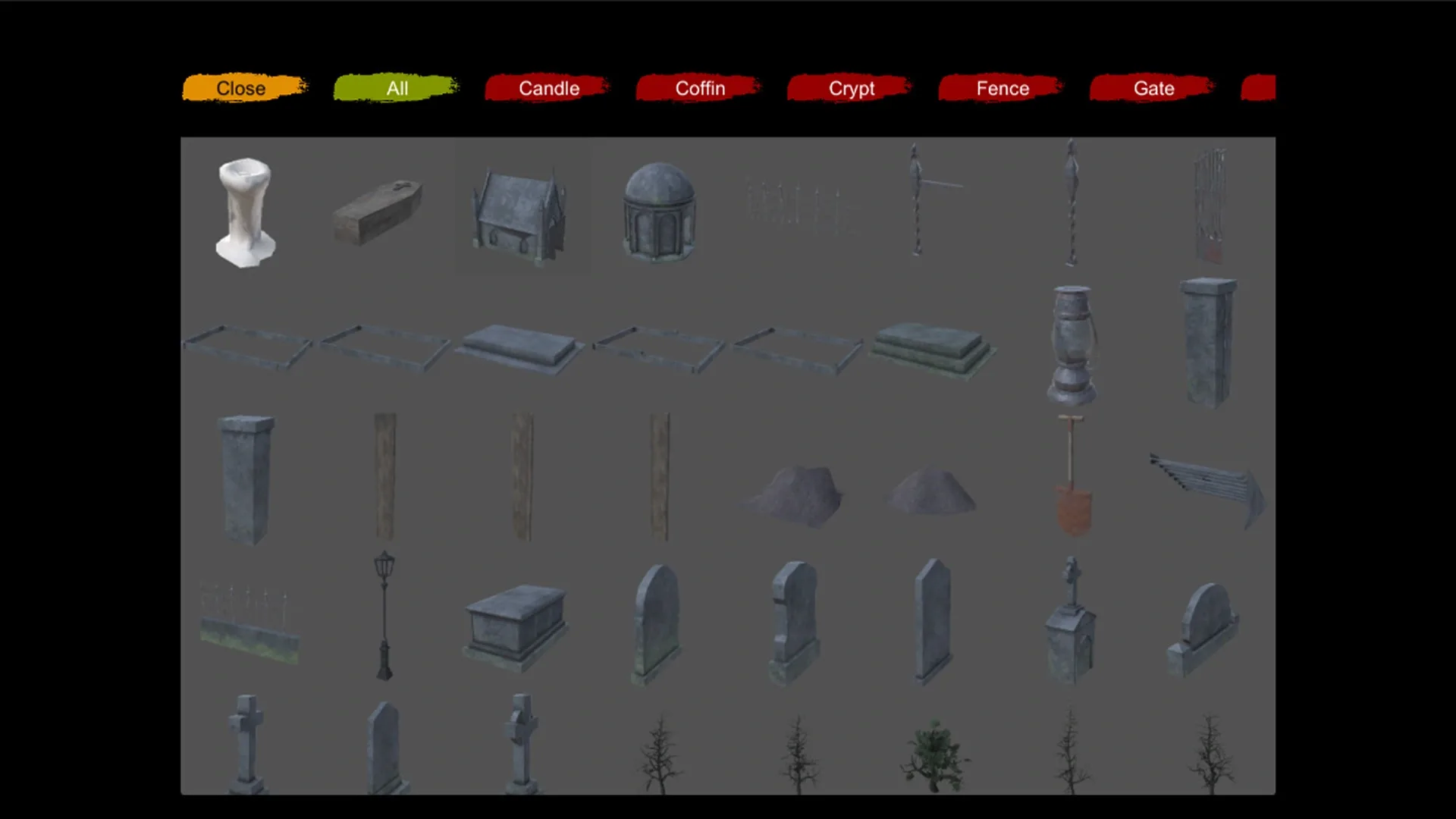Image resolution: width=1456 pixels, height=819 pixels.
Task: Switch to the Candle tab
Action: pos(548,88)
